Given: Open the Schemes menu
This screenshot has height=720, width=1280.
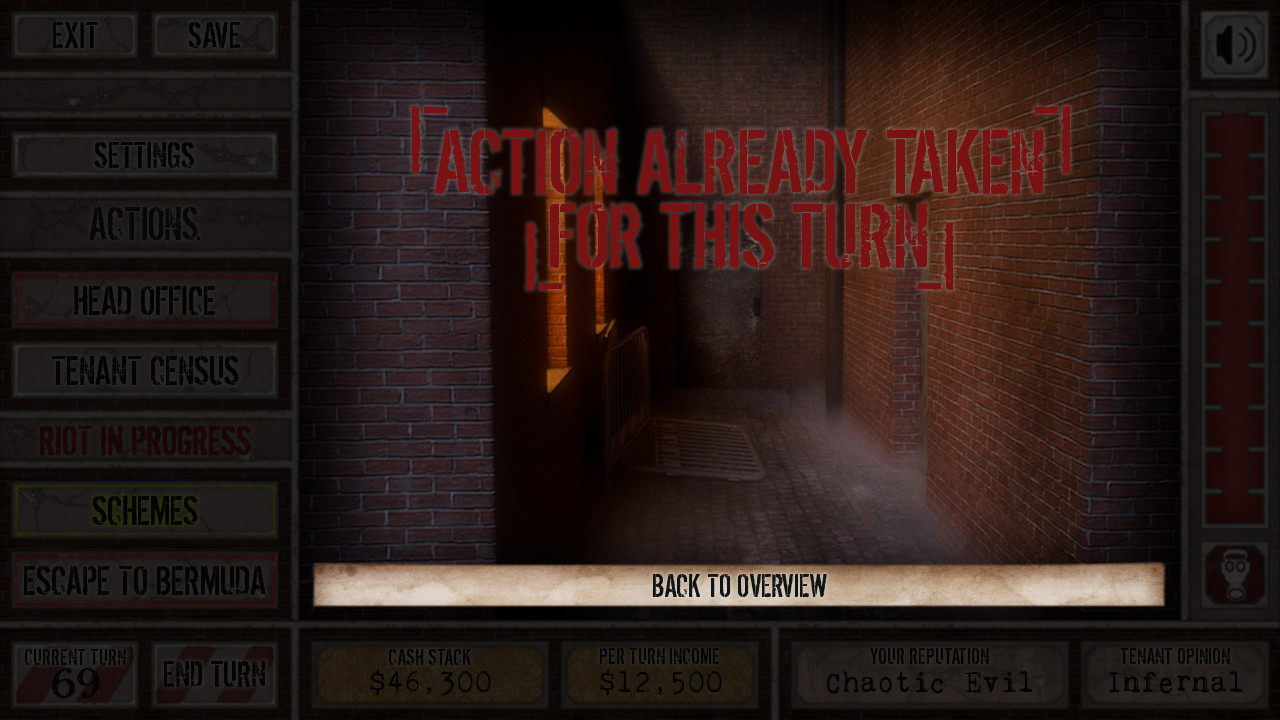Looking at the screenshot, I should [x=145, y=510].
